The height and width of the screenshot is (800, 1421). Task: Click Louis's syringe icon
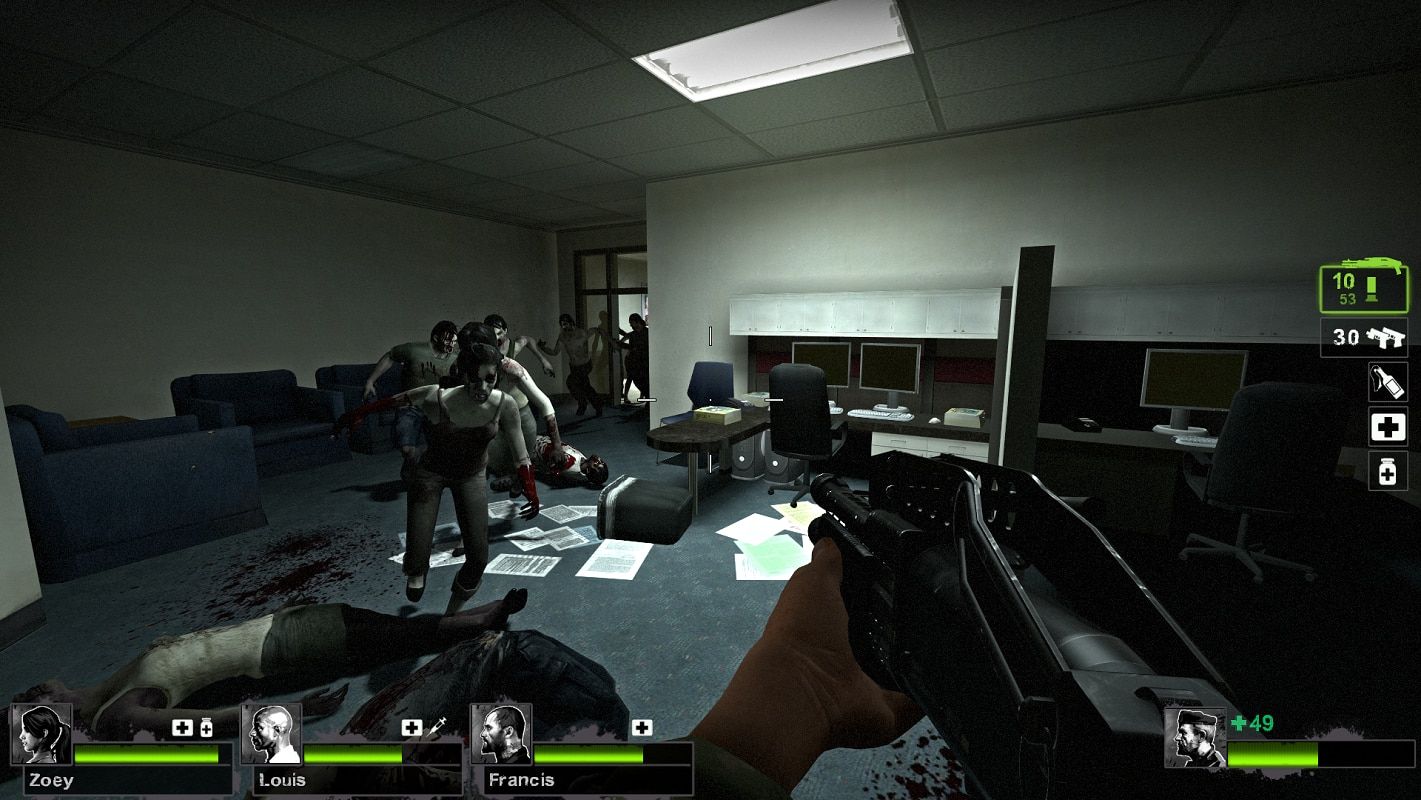(437, 728)
